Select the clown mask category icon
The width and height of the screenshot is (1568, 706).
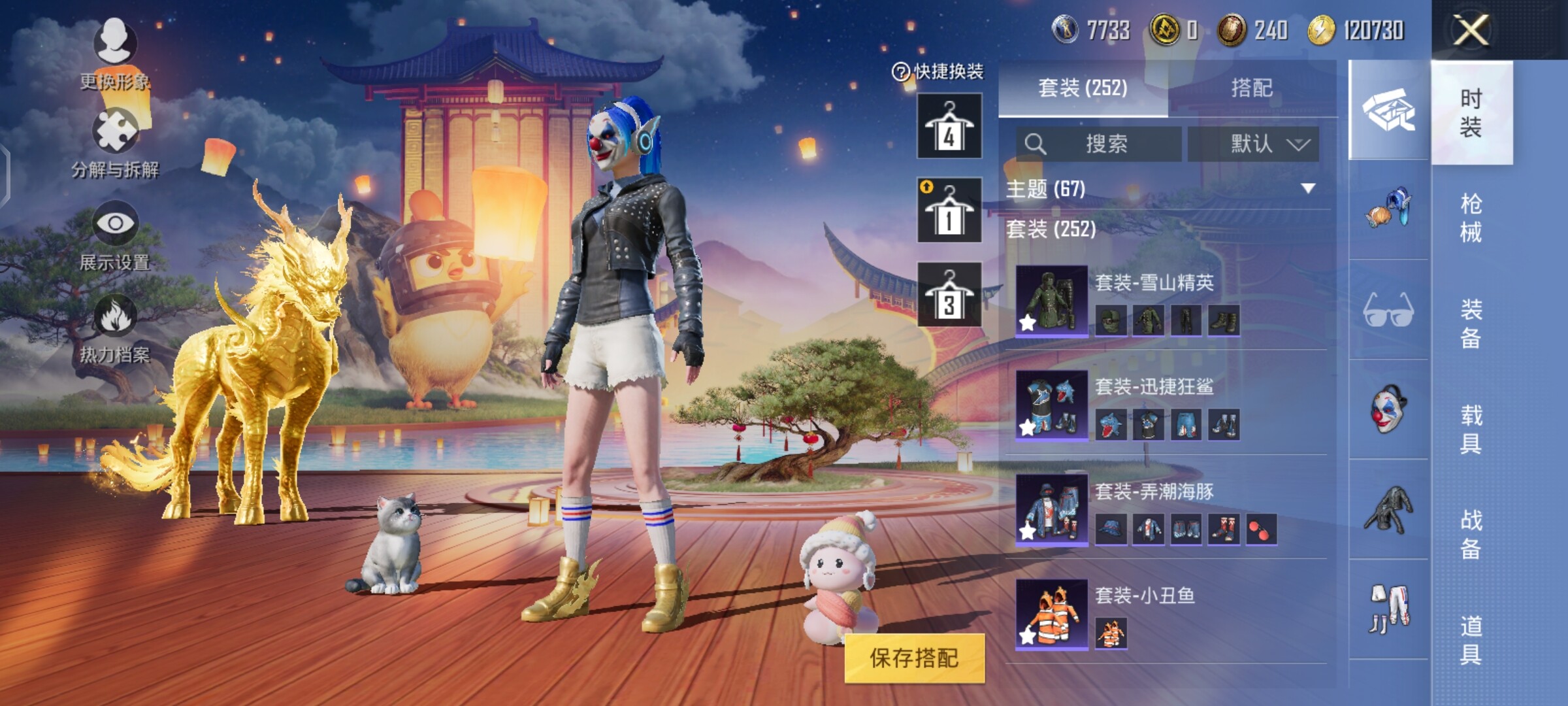[1388, 409]
